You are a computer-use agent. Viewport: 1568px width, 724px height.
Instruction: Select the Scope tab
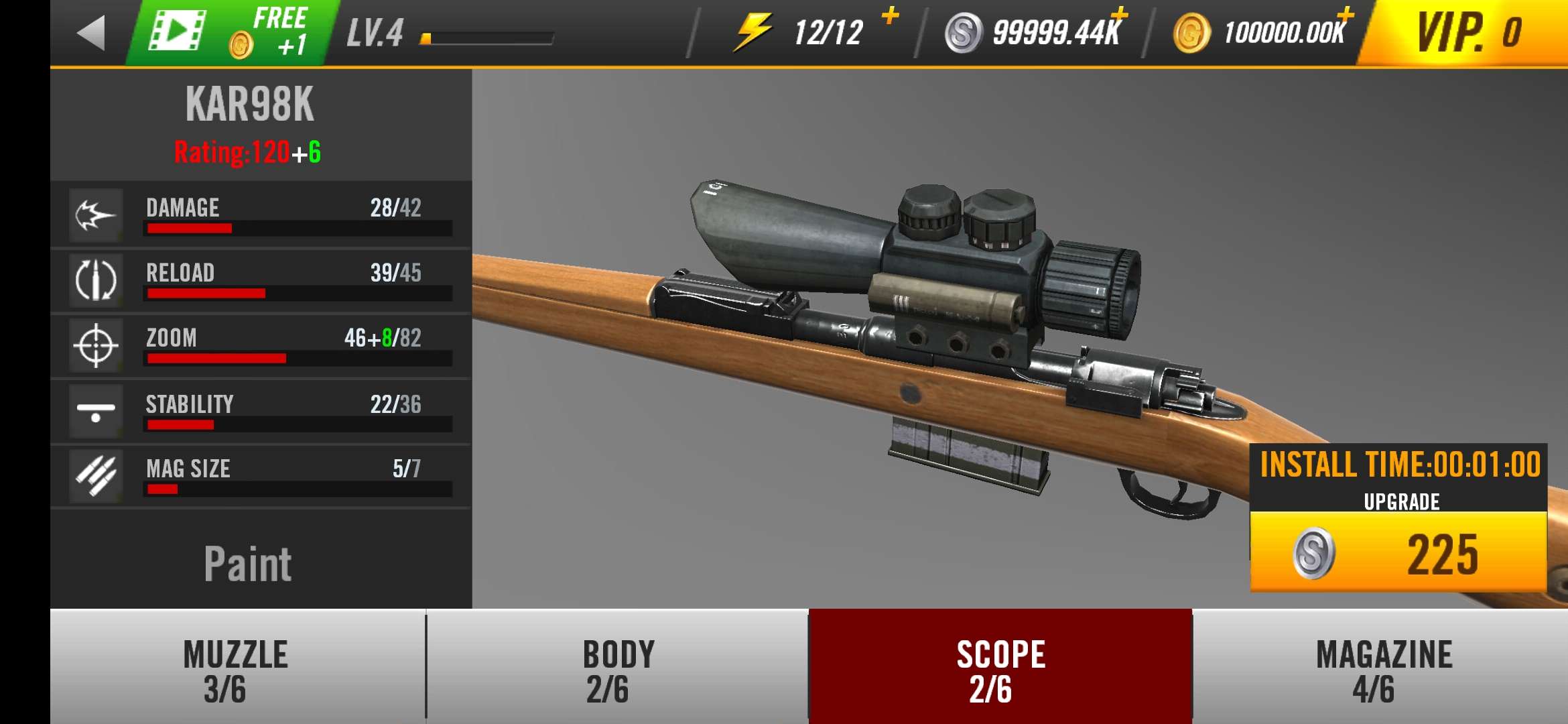coord(1000,670)
